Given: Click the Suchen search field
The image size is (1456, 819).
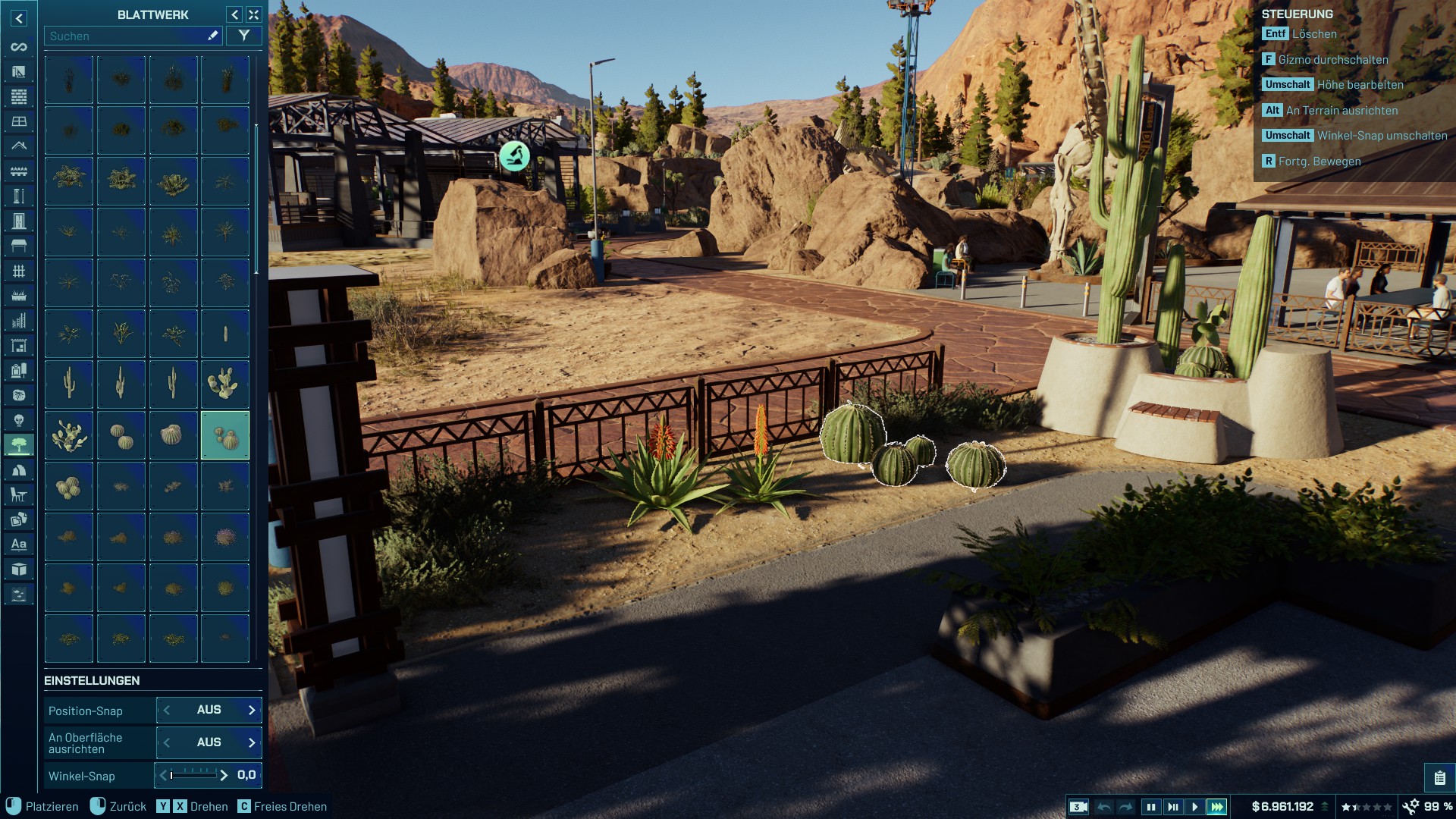Looking at the screenshot, I should [125, 36].
